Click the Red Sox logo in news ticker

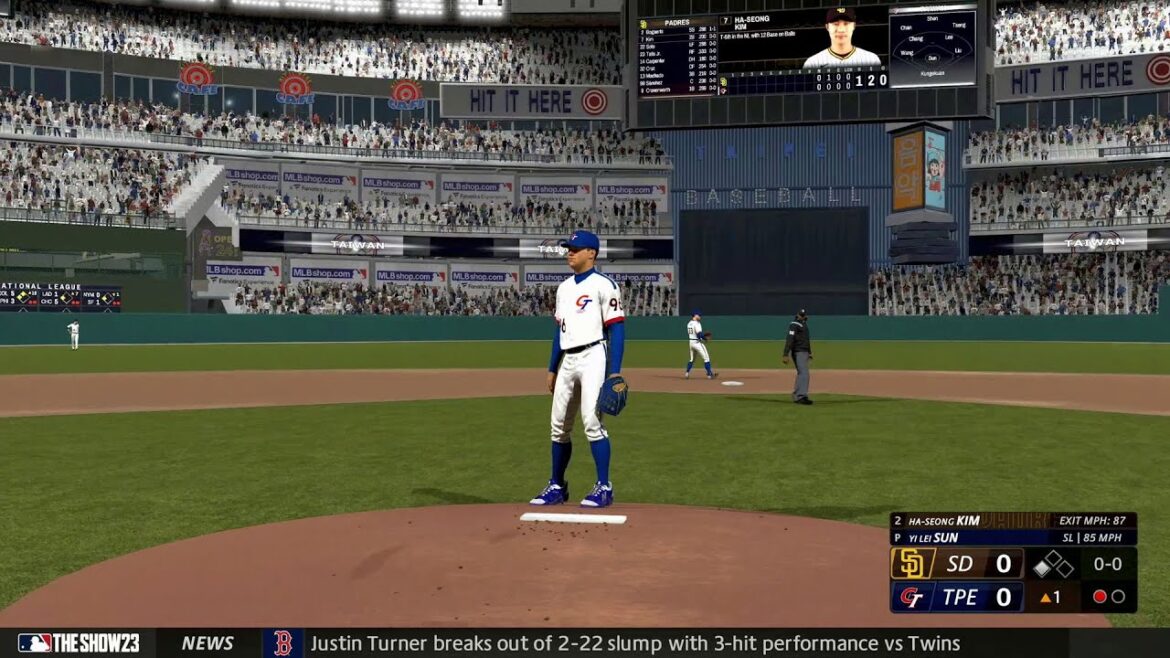click(283, 643)
